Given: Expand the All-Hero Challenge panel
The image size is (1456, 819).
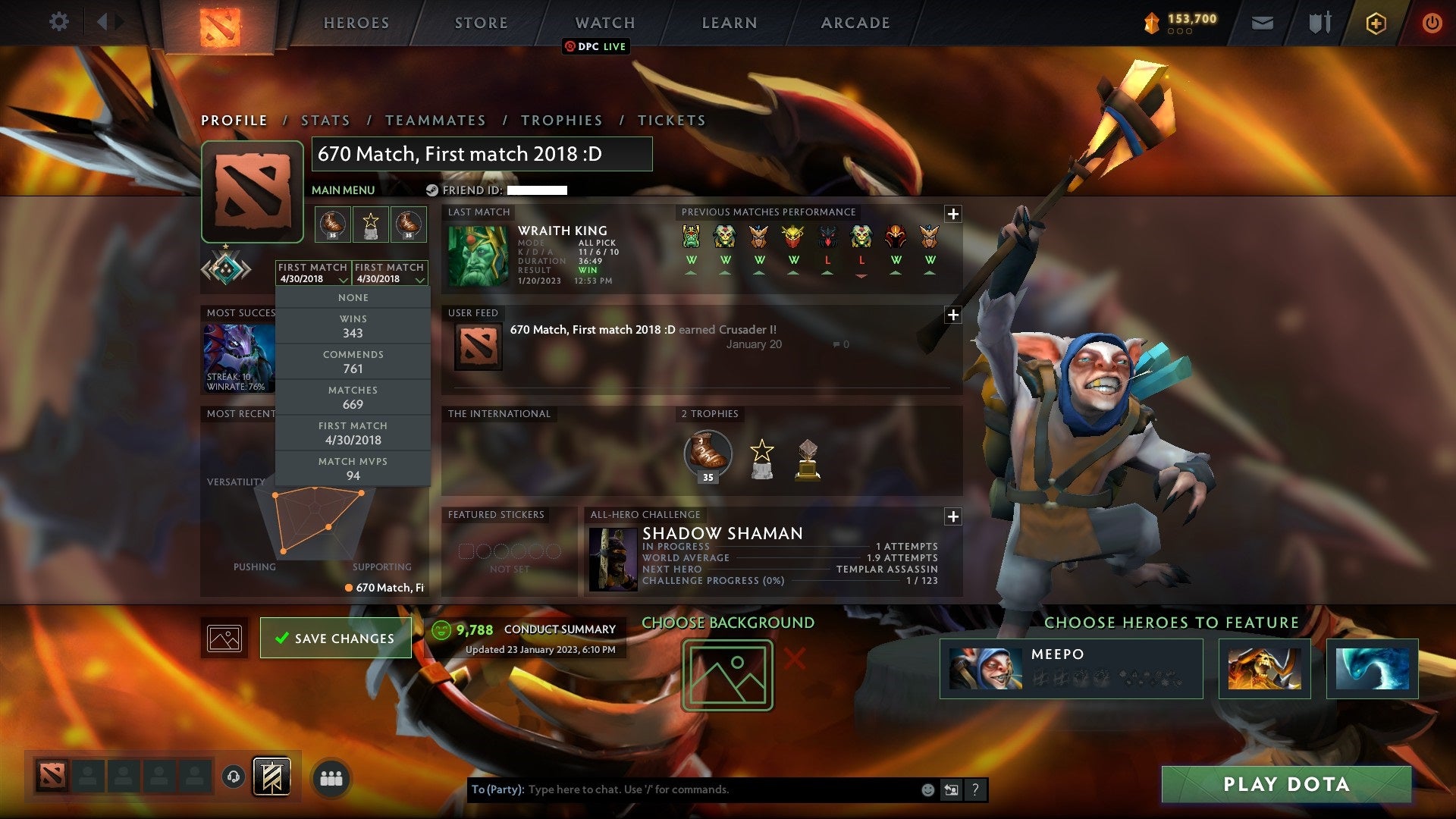Looking at the screenshot, I should coord(954,516).
